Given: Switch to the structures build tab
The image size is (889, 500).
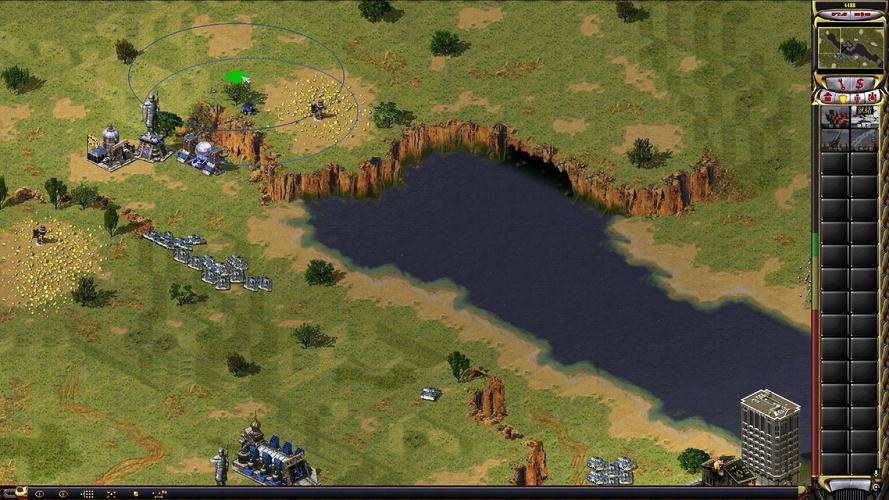Looking at the screenshot, I should point(826,97).
